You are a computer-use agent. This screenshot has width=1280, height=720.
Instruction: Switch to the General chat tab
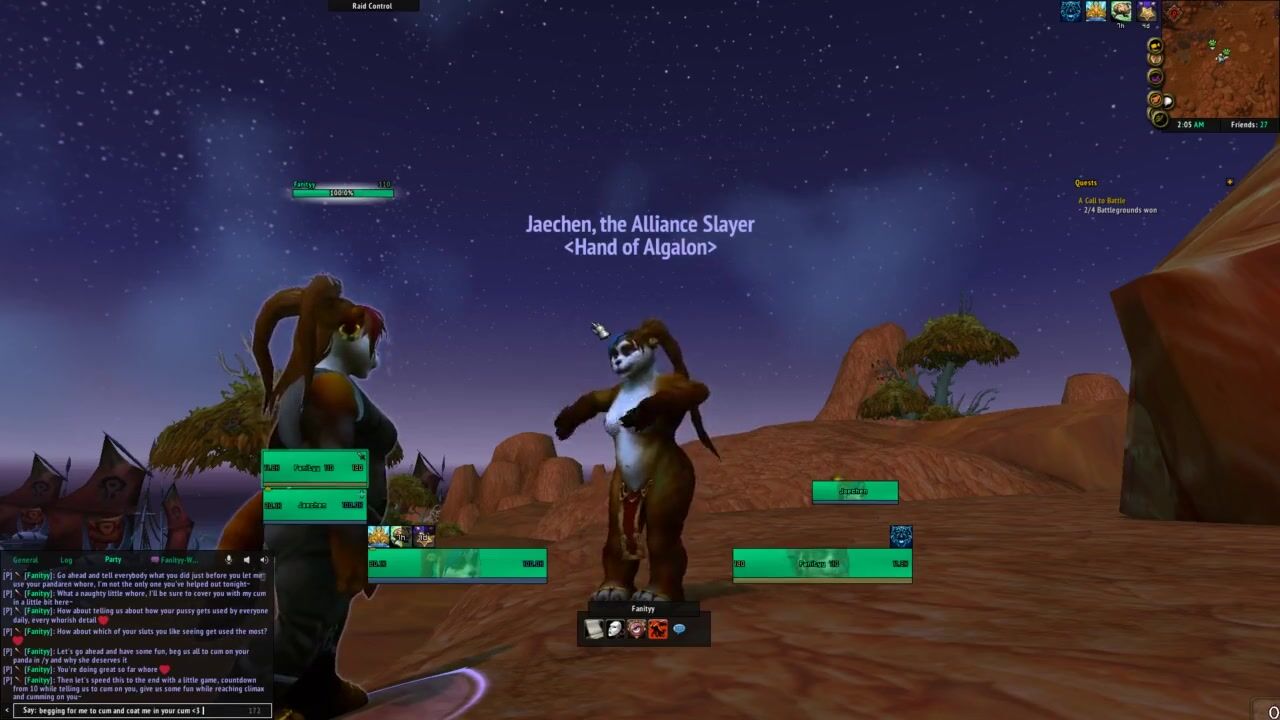tap(25, 560)
